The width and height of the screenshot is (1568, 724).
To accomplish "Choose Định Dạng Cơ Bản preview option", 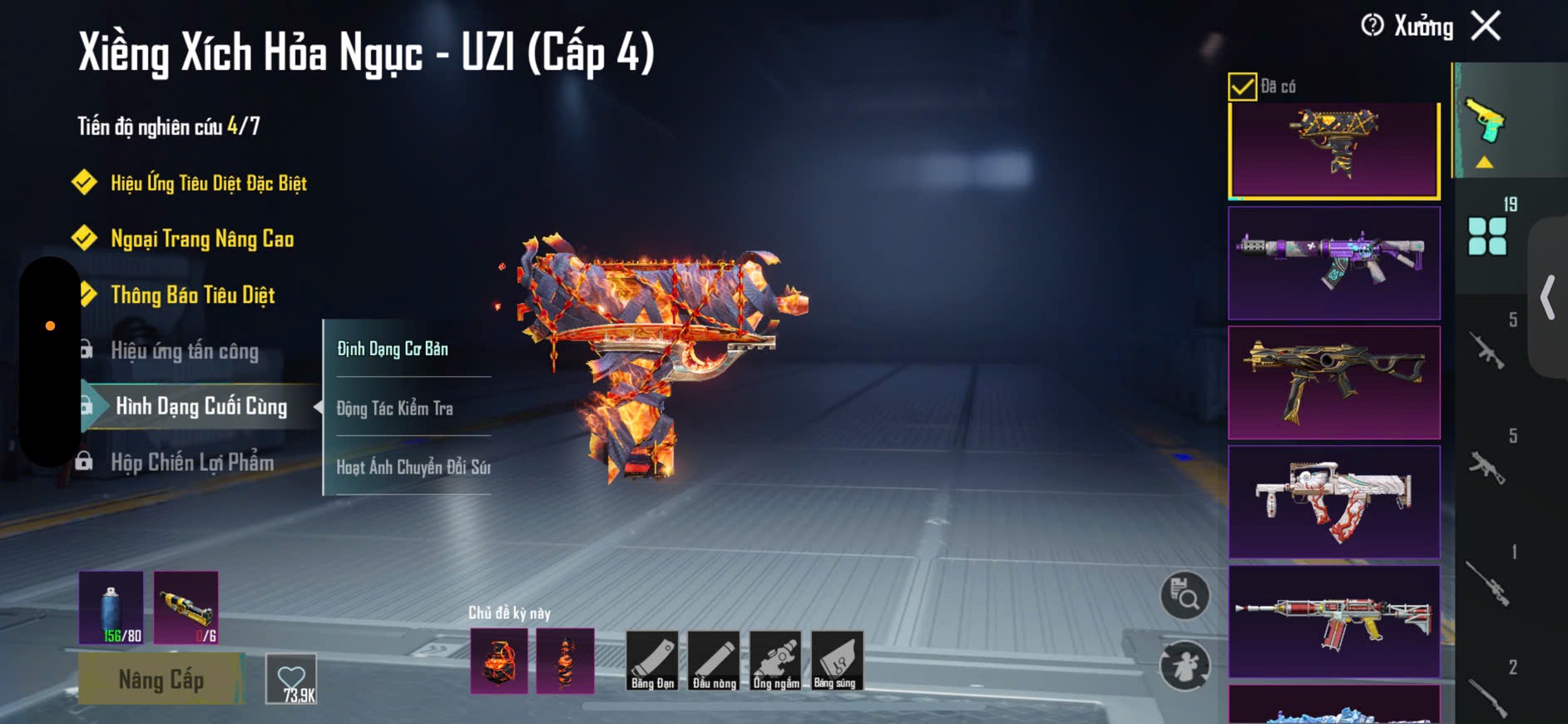I will tap(393, 349).
